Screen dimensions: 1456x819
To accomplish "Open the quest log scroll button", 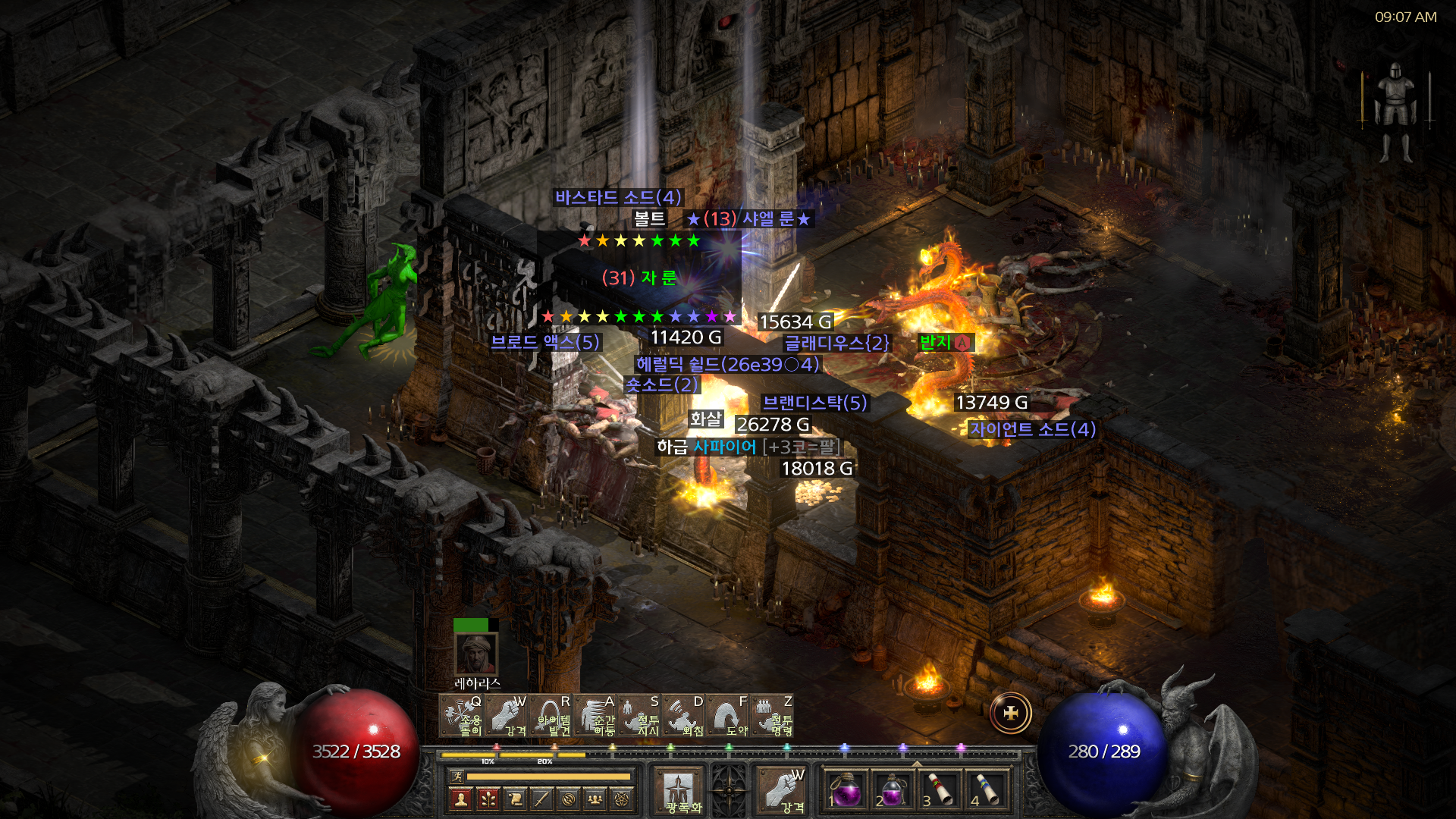I will point(515,799).
